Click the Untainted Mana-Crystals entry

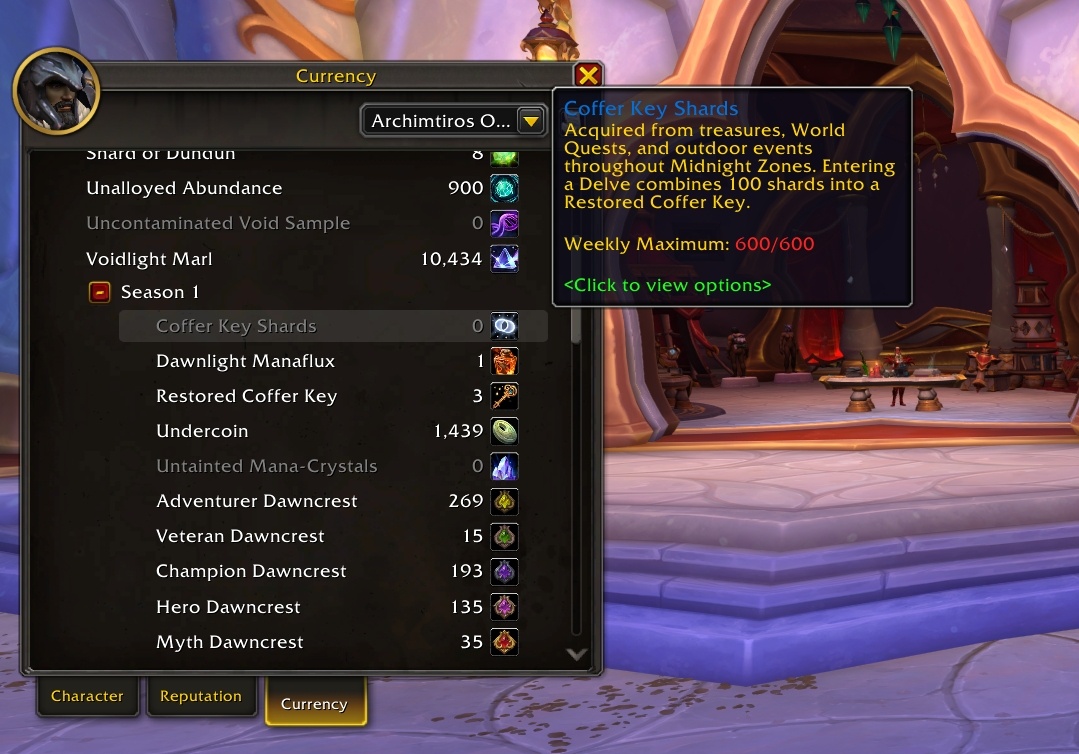(333, 466)
